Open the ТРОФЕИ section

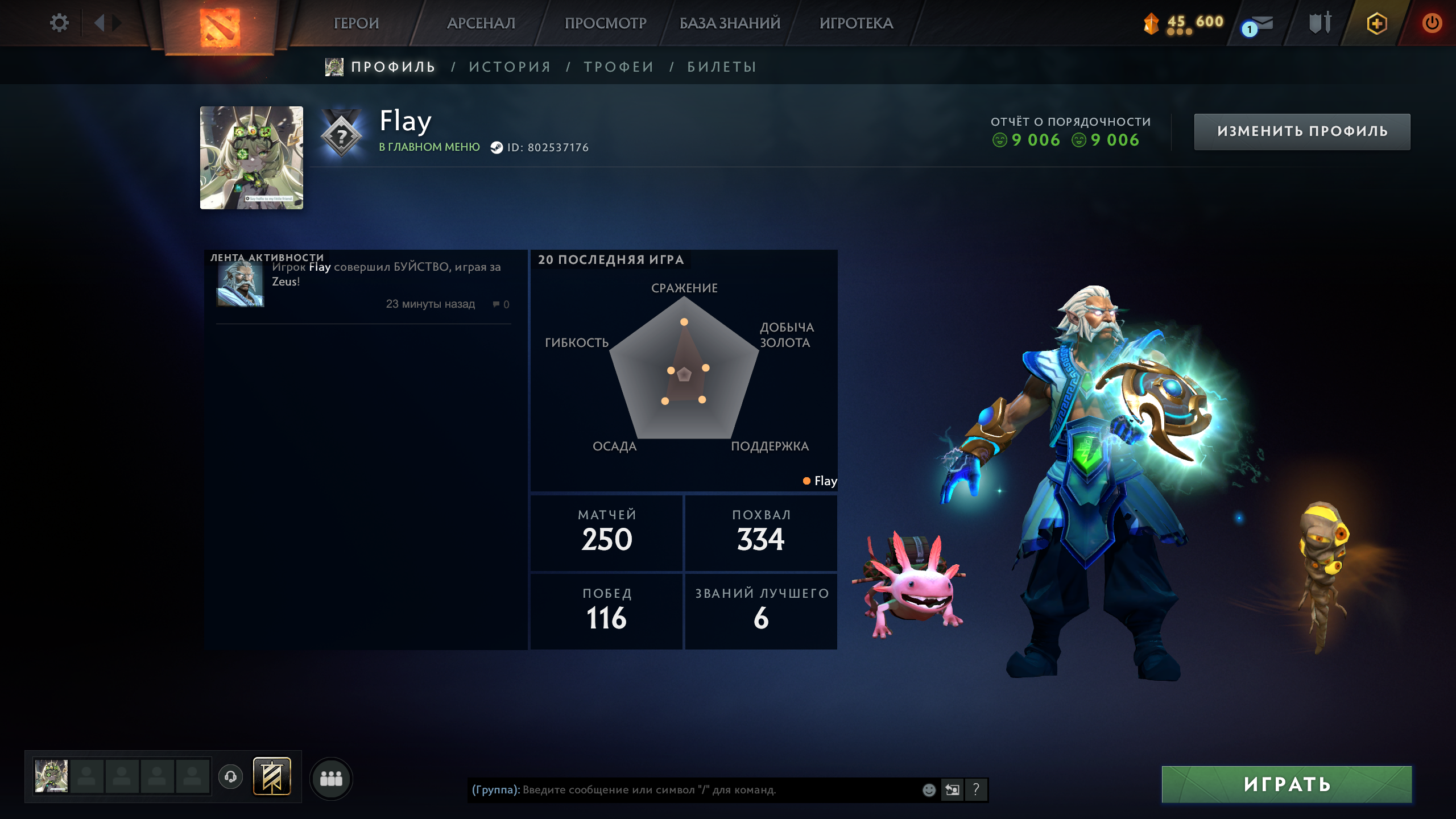(x=617, y=66)
